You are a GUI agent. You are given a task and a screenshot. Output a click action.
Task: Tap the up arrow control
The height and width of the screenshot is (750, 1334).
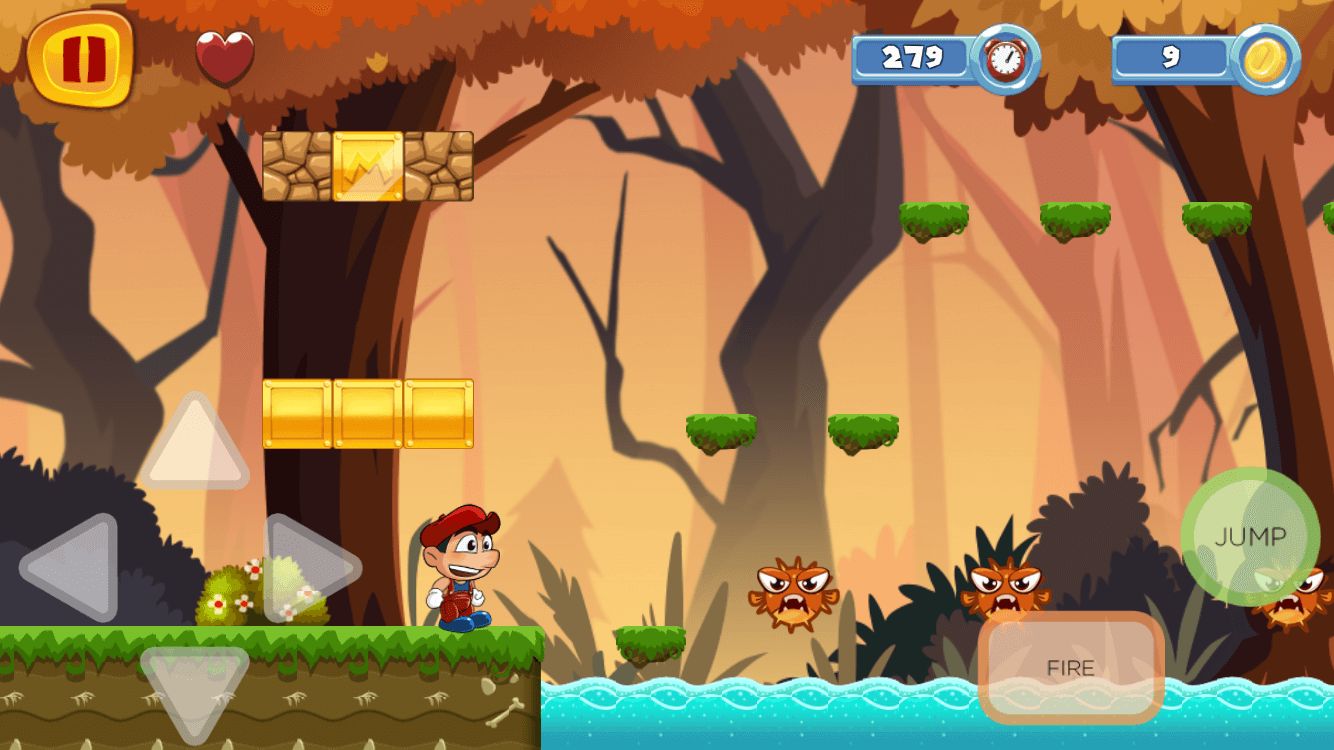click(x=193, y=445)
